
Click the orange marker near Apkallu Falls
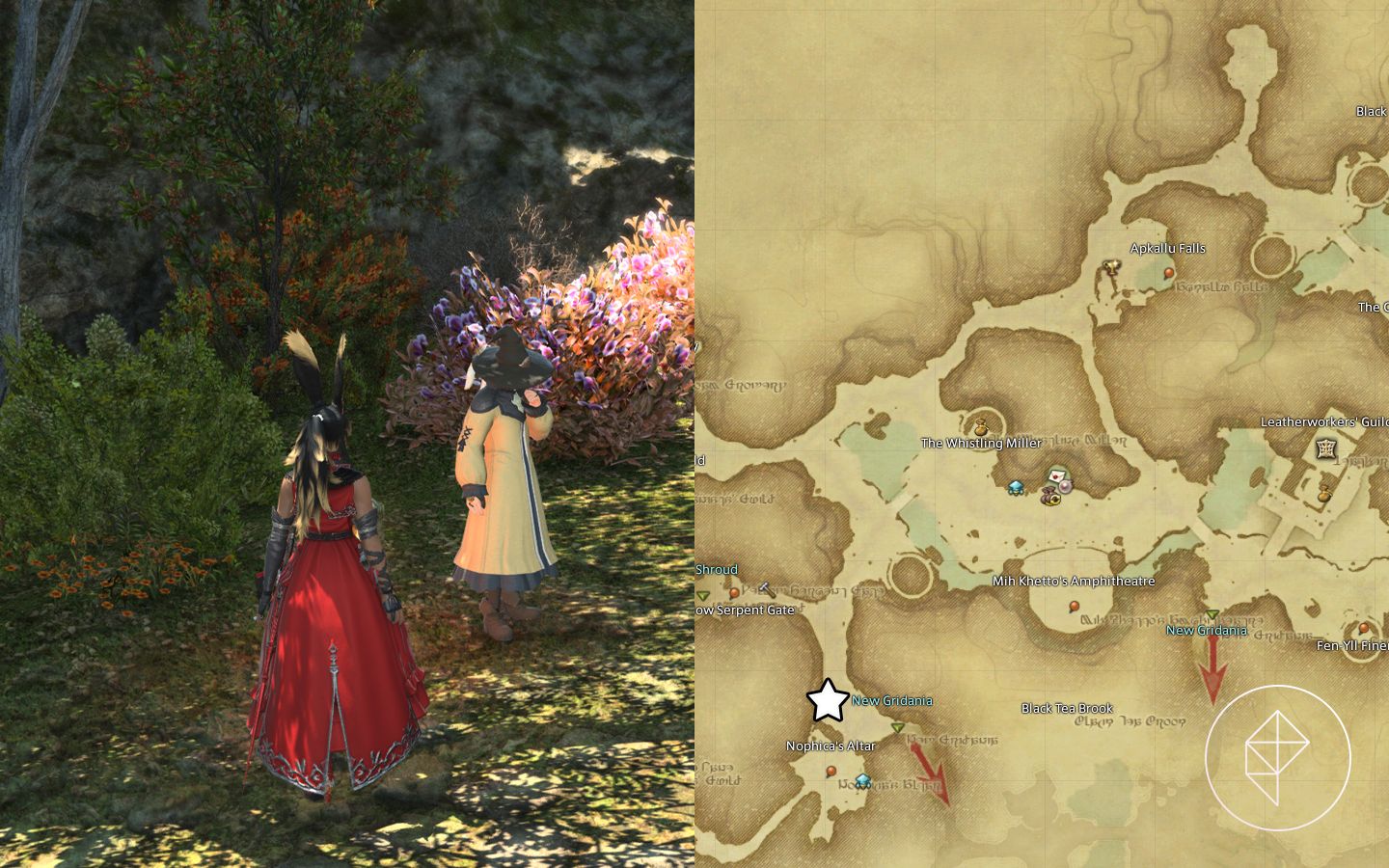pyautogui.click(x=1168, y=272)
